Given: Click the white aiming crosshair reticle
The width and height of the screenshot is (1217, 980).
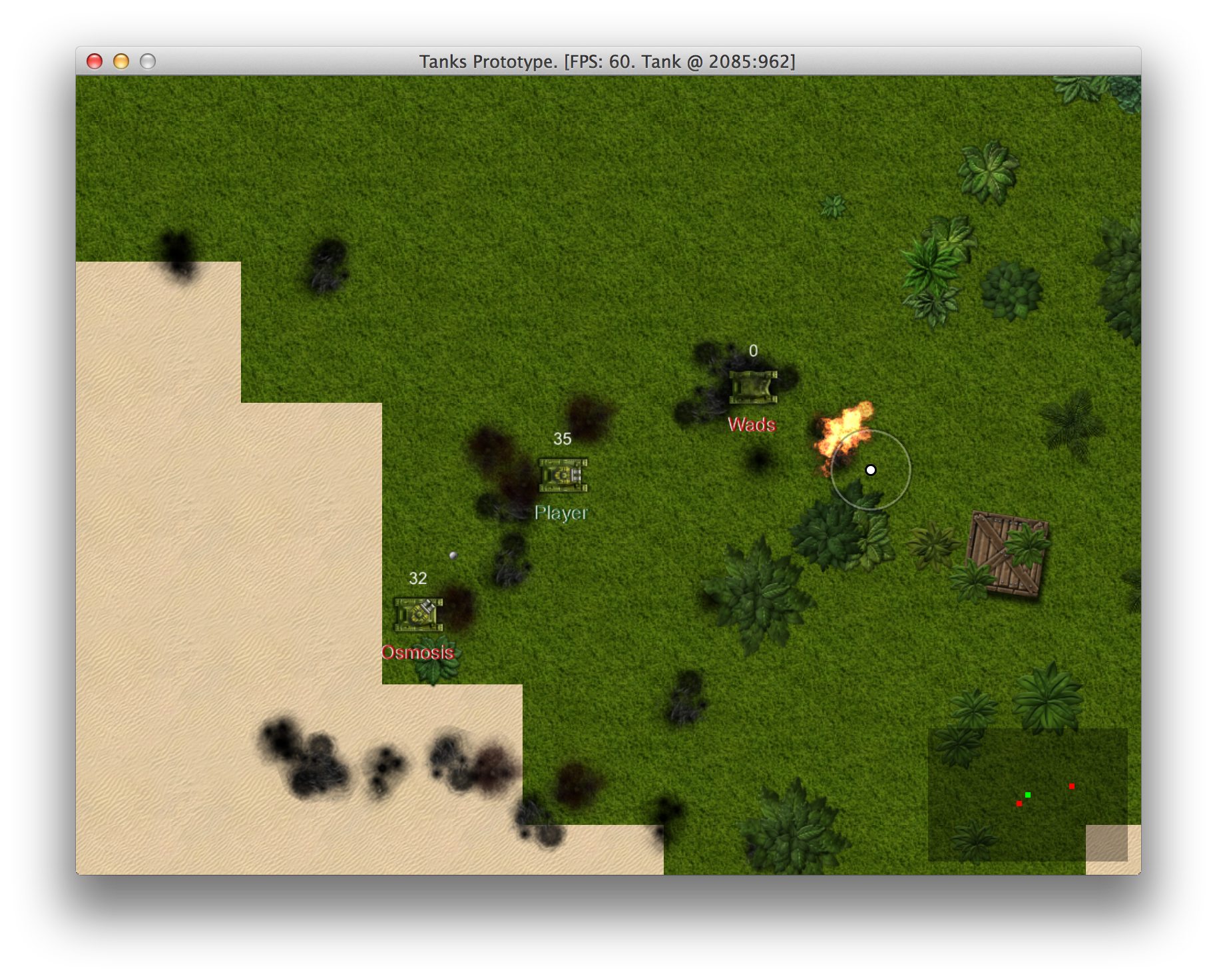Looking at the screenshot, I should point(870,469).
